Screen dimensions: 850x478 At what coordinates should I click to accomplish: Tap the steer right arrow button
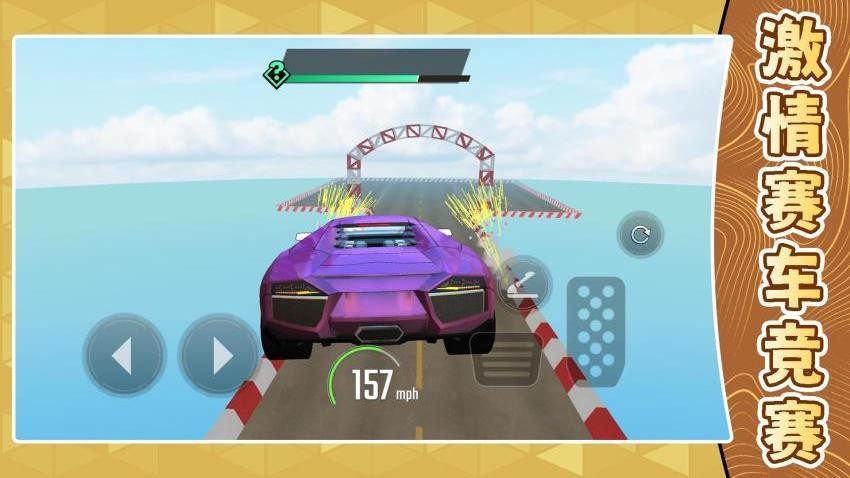[219, 355]
